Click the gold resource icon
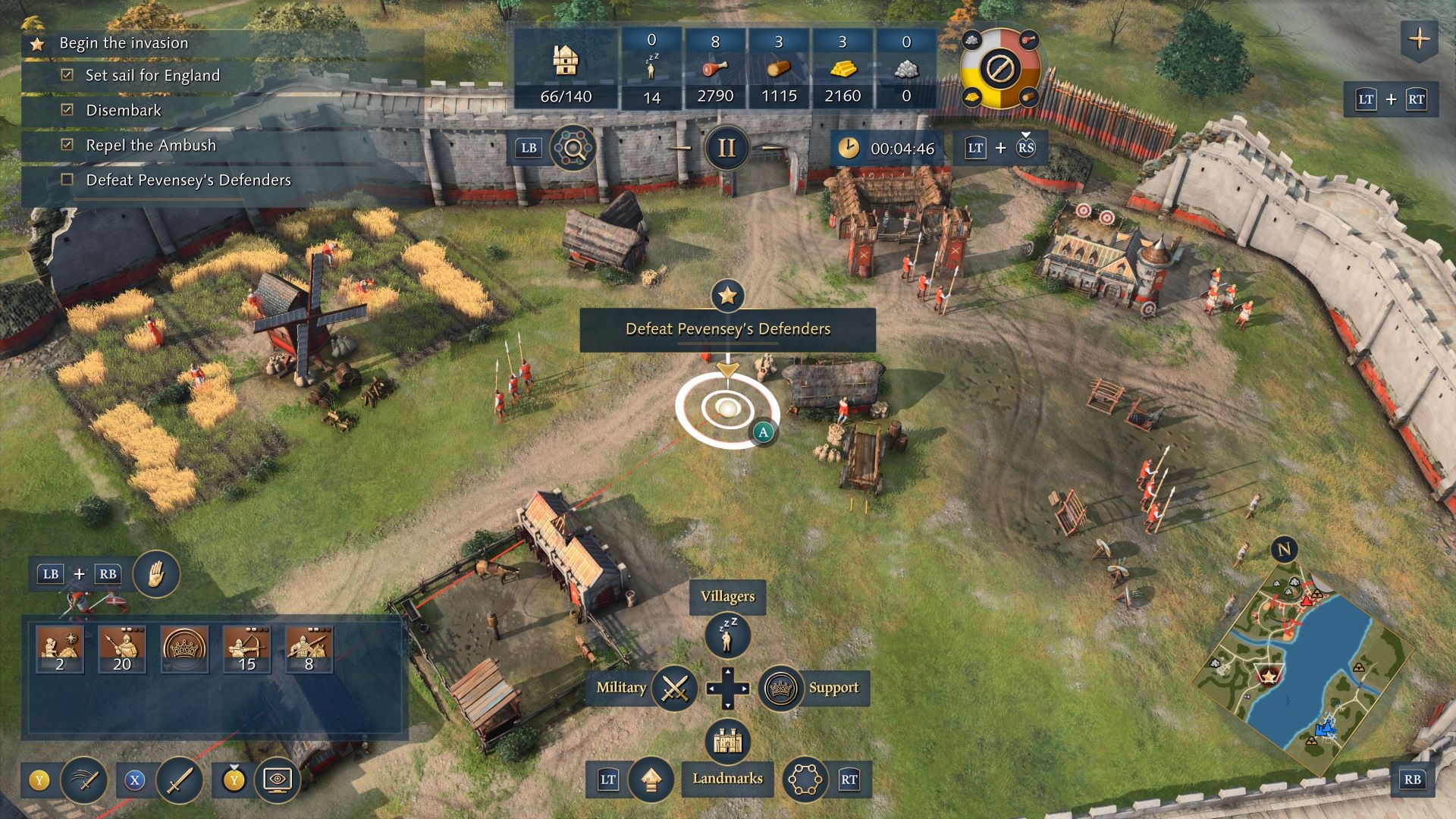Viewport: 1456px width, 819px height. coord(842,67)
